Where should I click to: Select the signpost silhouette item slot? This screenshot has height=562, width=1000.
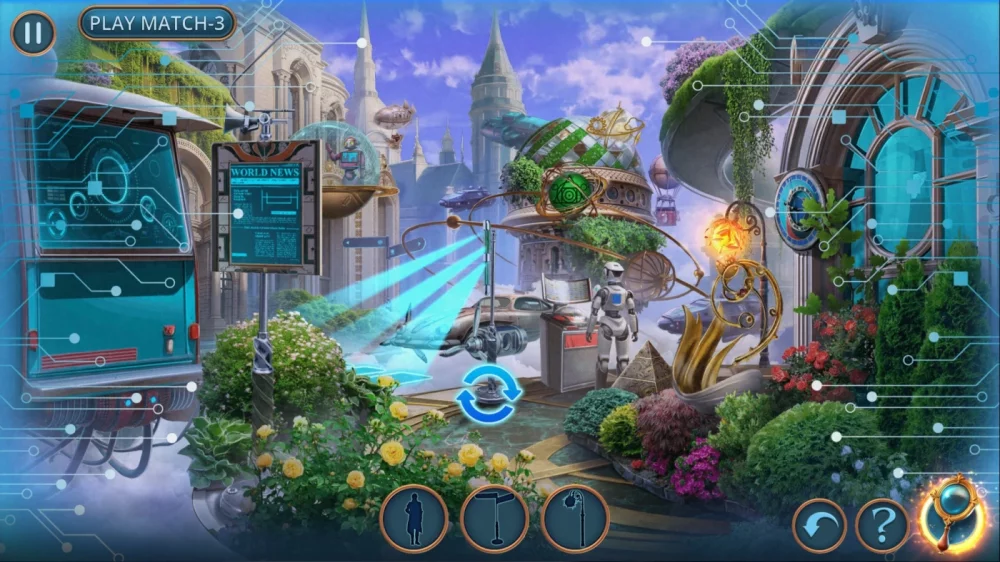tap(494, 519)
